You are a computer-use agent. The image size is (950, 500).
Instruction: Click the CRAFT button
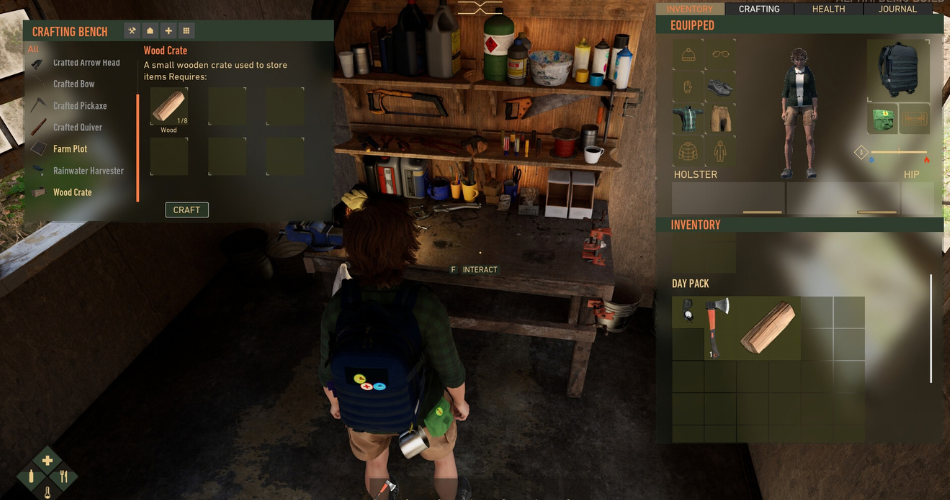(187, 210)
